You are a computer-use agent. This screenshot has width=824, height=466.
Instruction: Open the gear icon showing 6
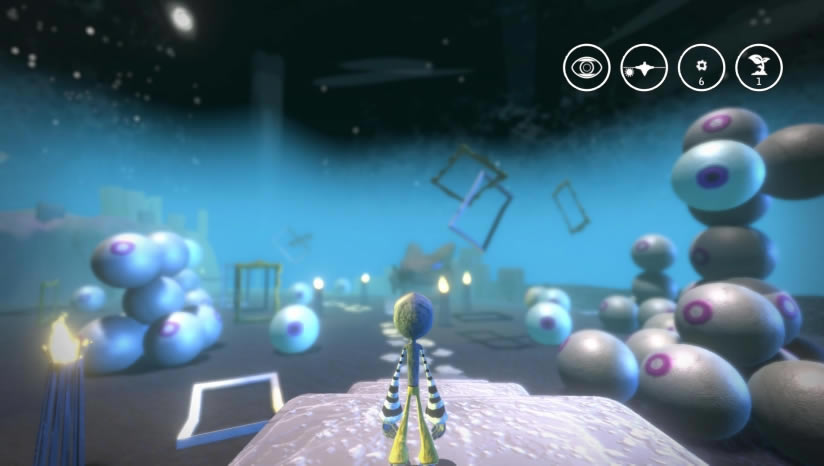[701, 68]
